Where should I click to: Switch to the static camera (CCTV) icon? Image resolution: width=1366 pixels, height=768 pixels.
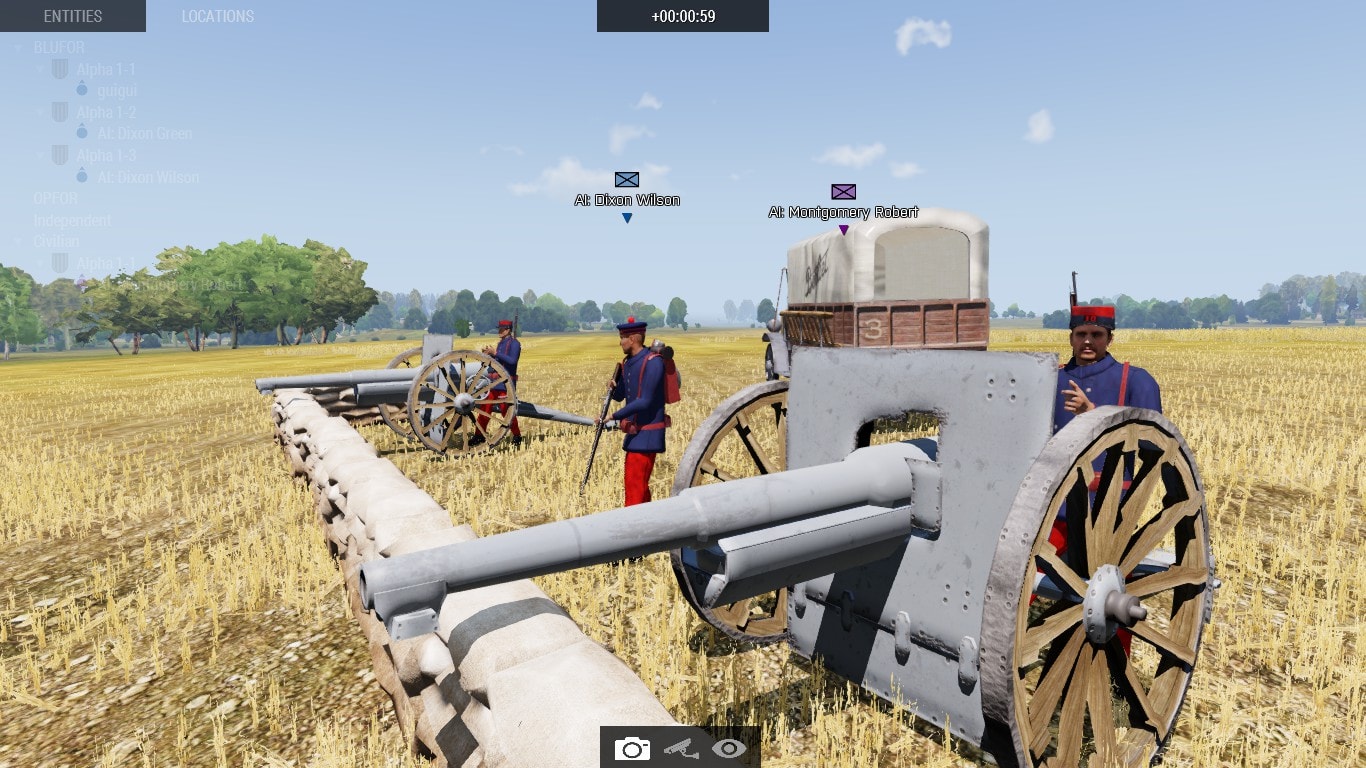[680, 747]
